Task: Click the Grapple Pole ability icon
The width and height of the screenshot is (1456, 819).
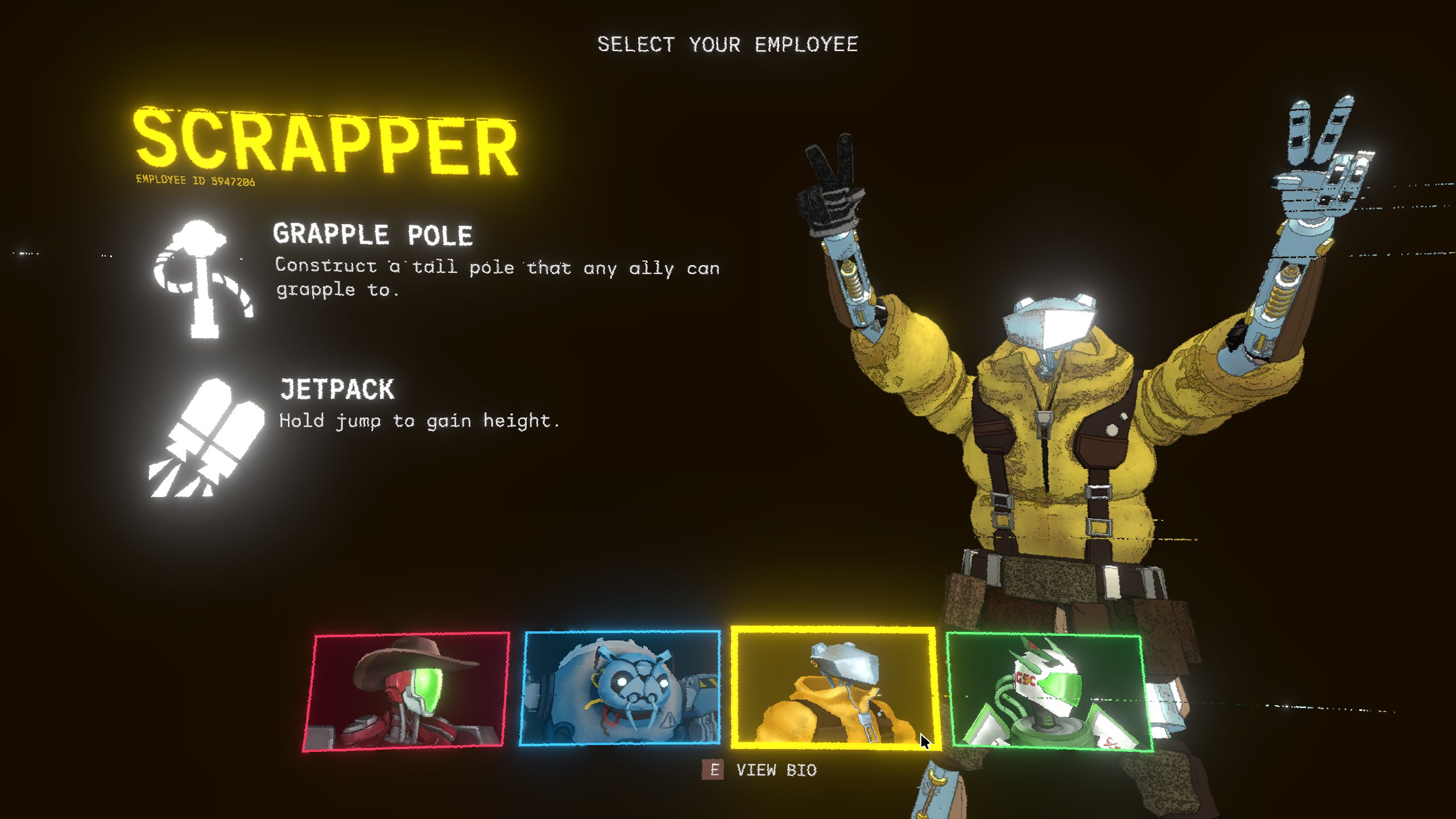Action: point(202,279)
